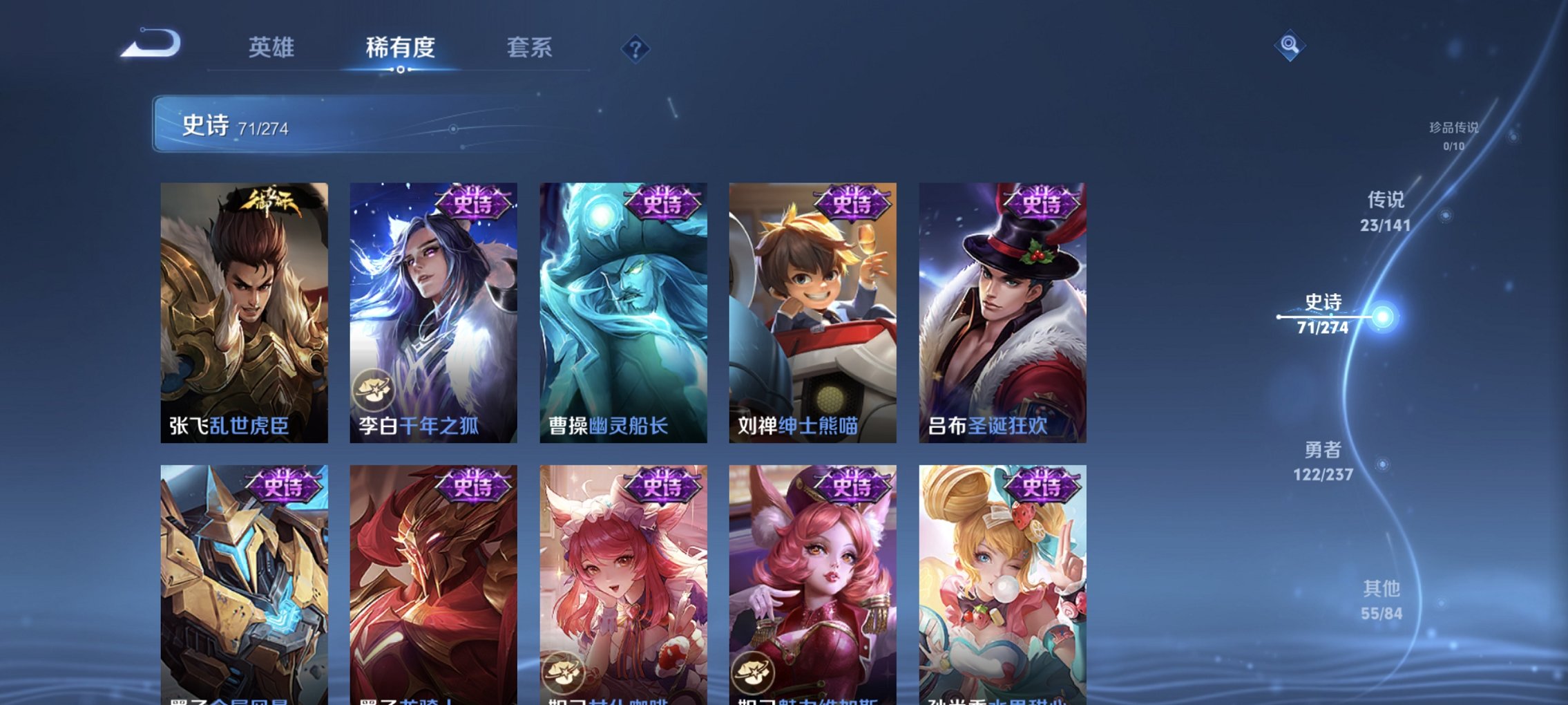Select the 稀有度 tab
The width and height of the screenshot is (1568, 705).
[399, 47]
